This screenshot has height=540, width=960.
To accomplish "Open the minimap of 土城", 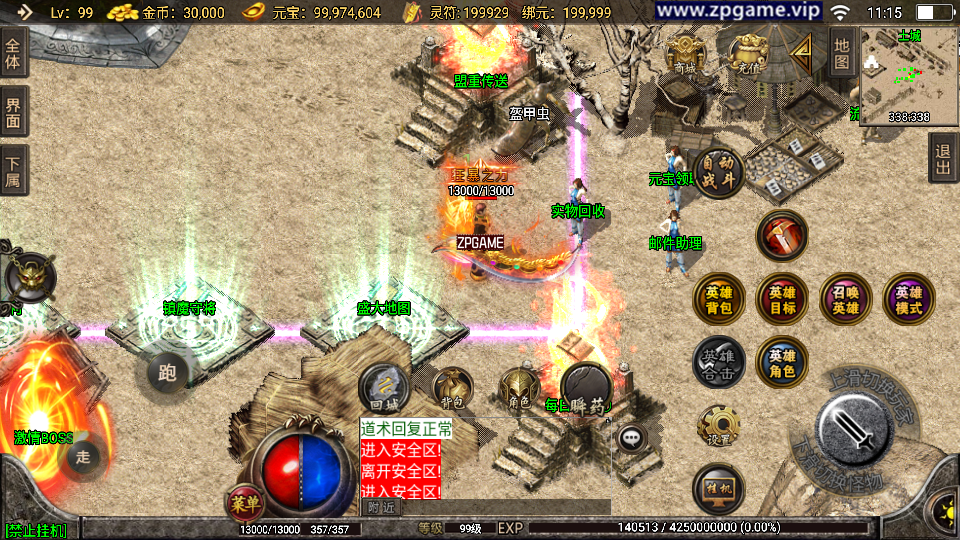I will 908,76.
